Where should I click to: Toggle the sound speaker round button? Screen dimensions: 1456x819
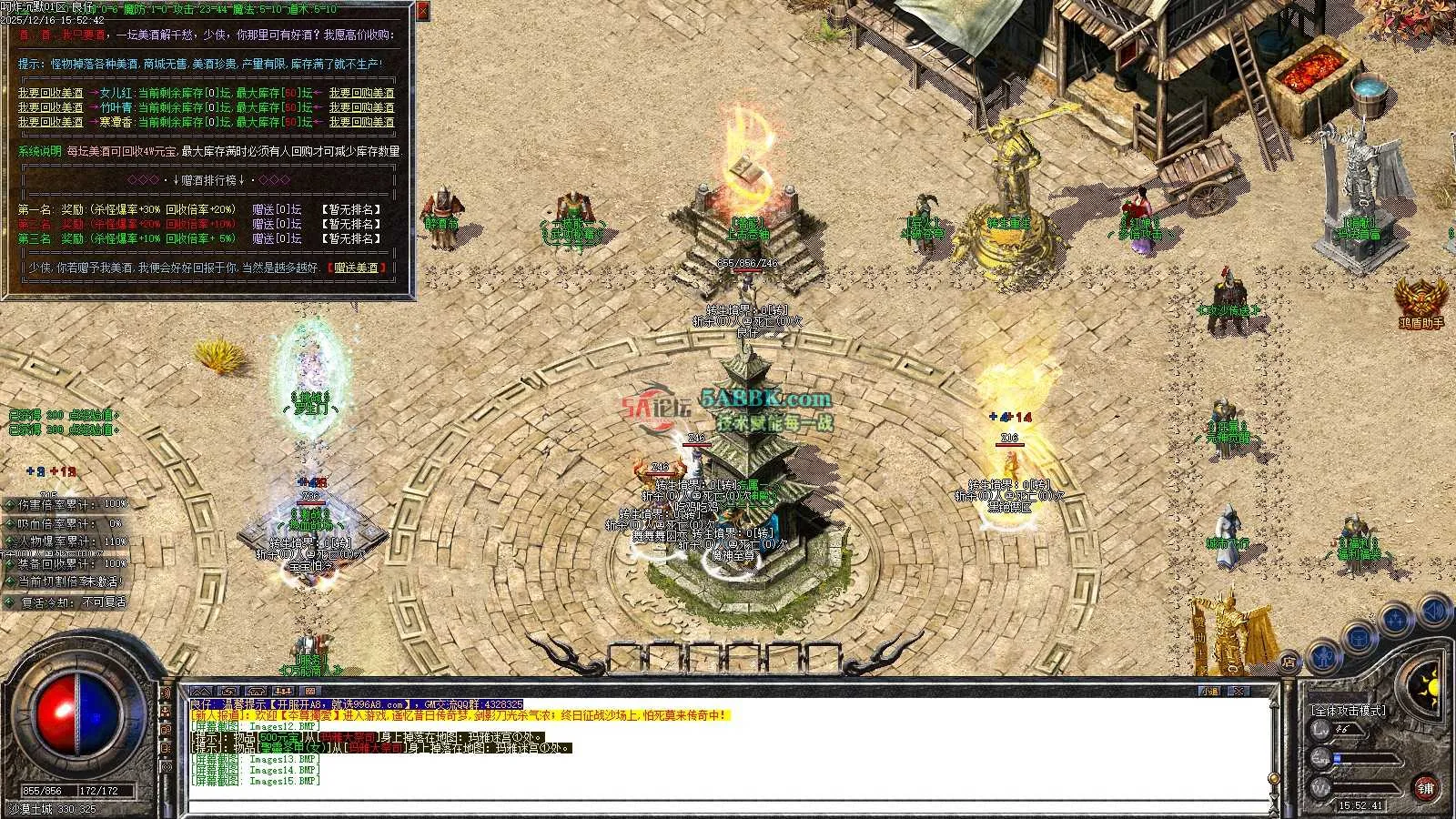[x=1434, y=610]
